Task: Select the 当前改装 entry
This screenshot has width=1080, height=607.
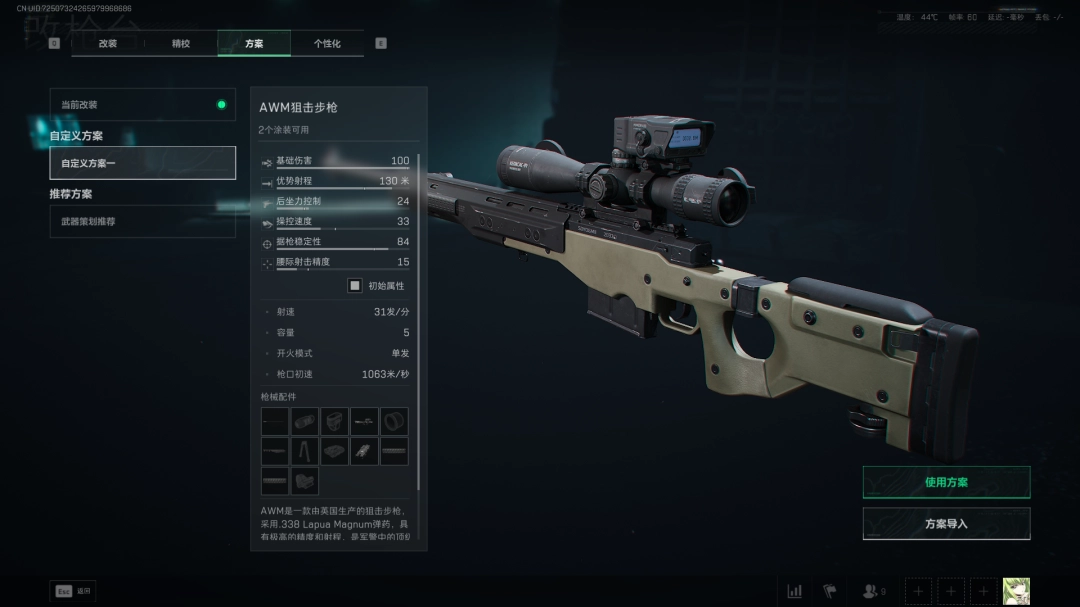Action: click(x=143, y=104)
